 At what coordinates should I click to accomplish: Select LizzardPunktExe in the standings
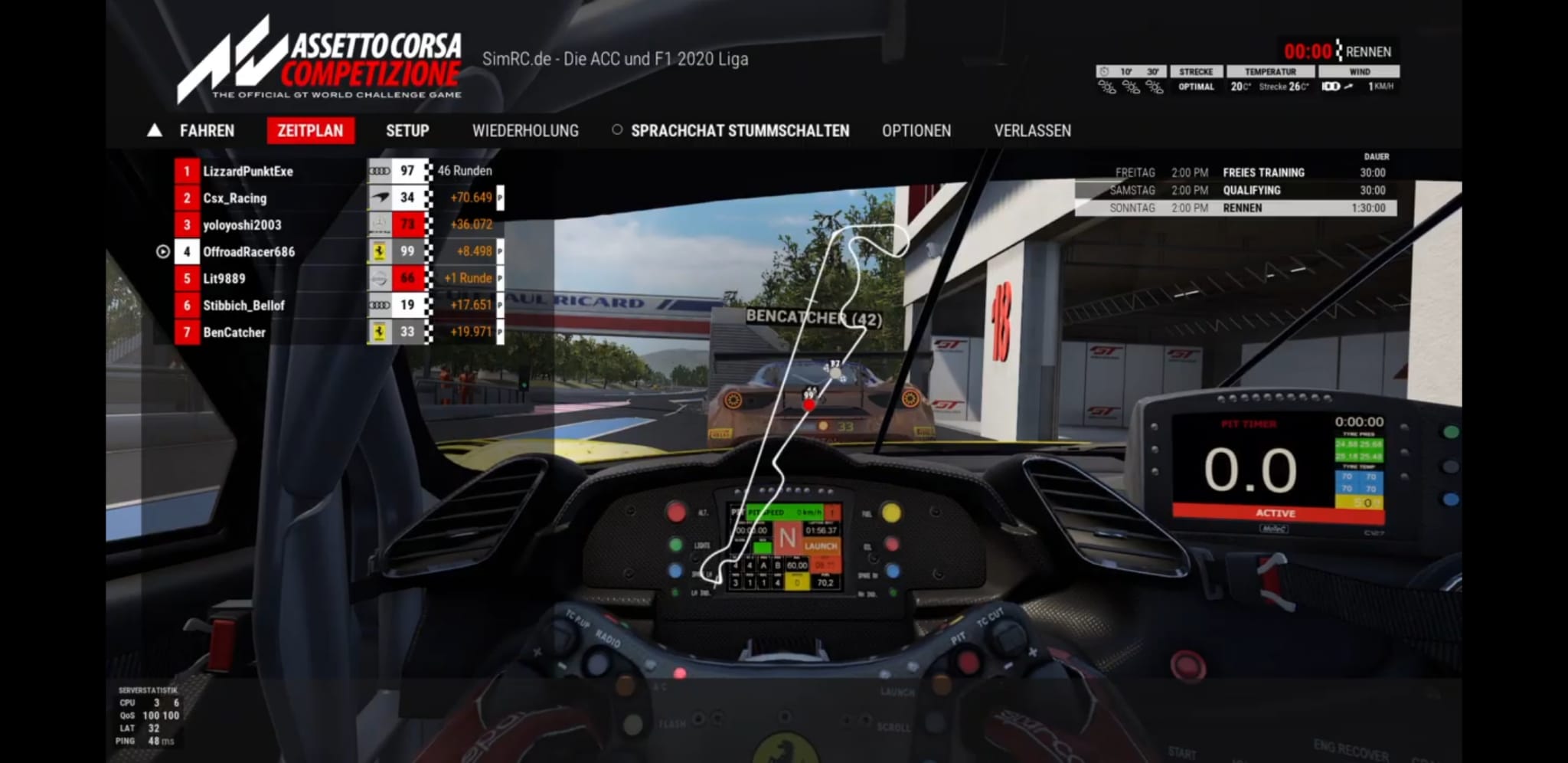pos(248,172)
